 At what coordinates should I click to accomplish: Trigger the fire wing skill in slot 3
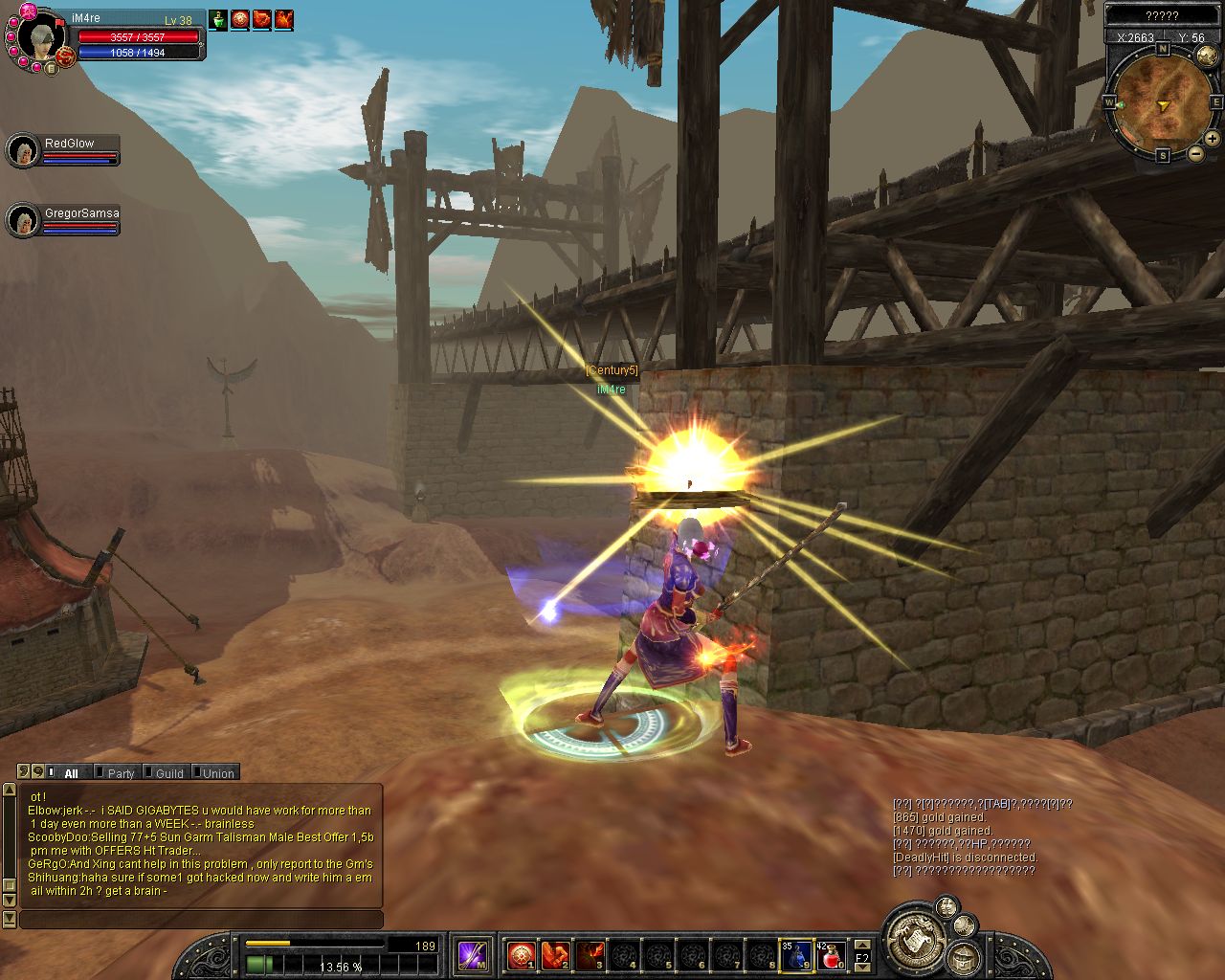590,954
